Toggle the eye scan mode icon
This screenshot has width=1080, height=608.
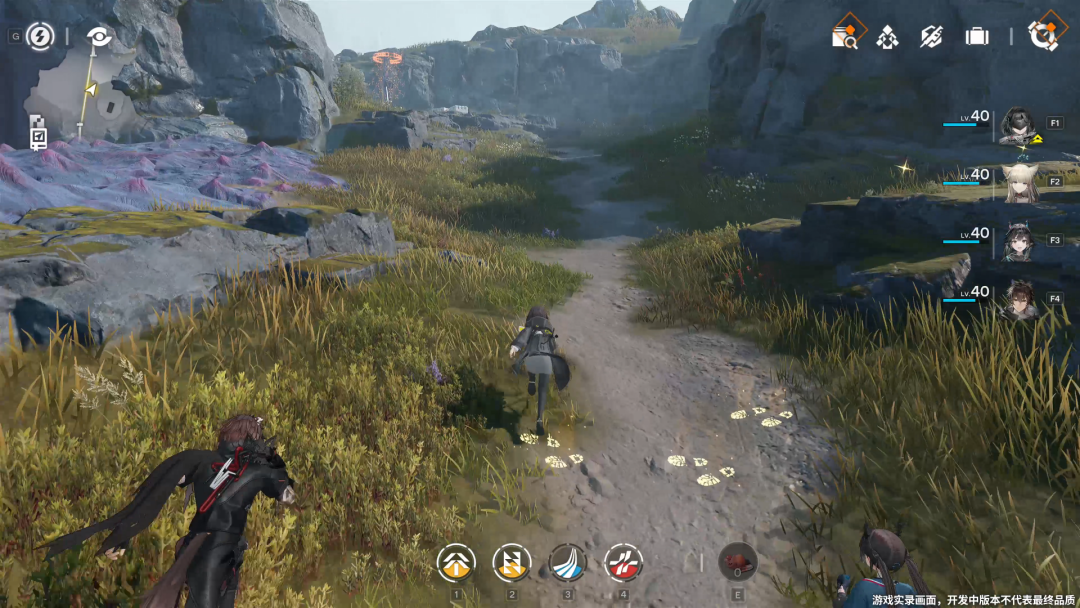pos(99,37)
